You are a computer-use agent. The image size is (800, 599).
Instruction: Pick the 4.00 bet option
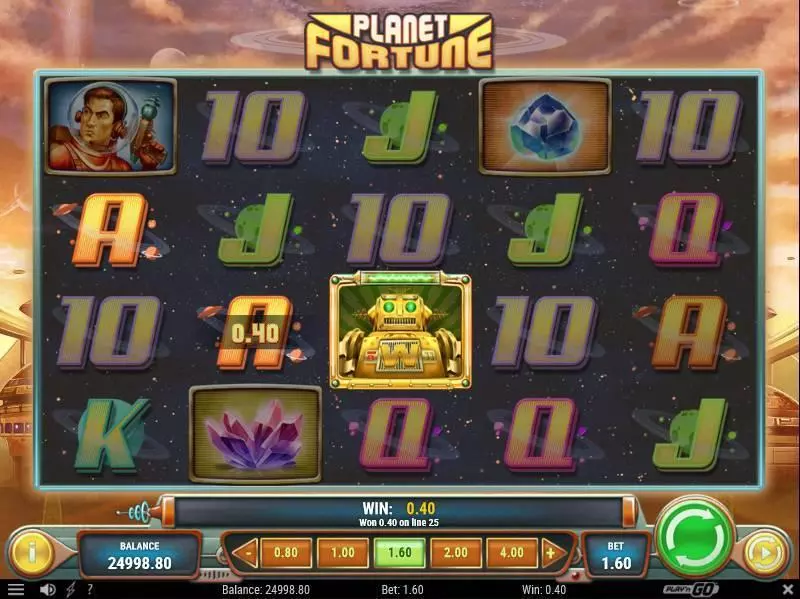510,551
